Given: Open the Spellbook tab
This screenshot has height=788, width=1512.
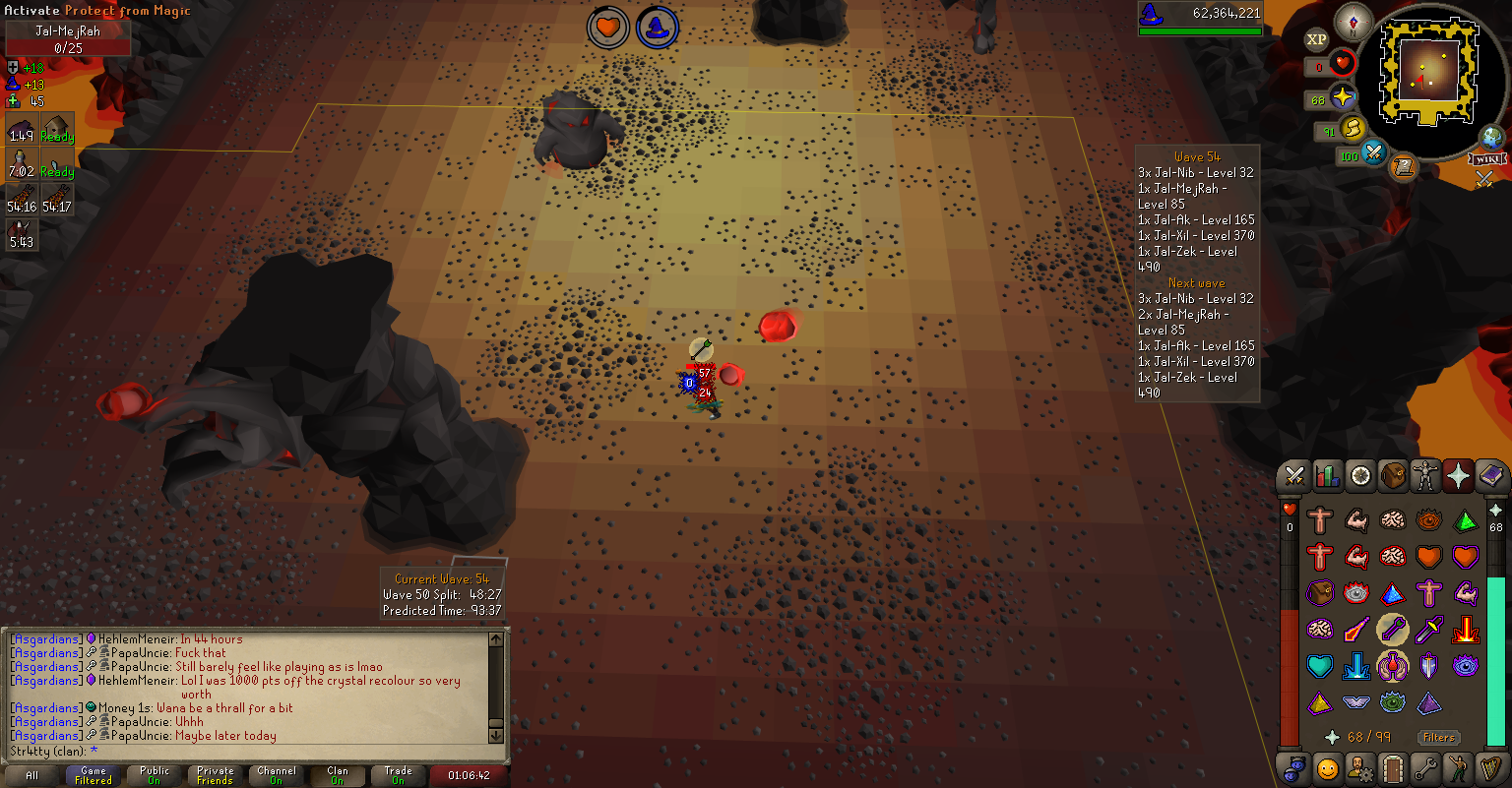Looking at the screenshot, I should point(1492,477).
